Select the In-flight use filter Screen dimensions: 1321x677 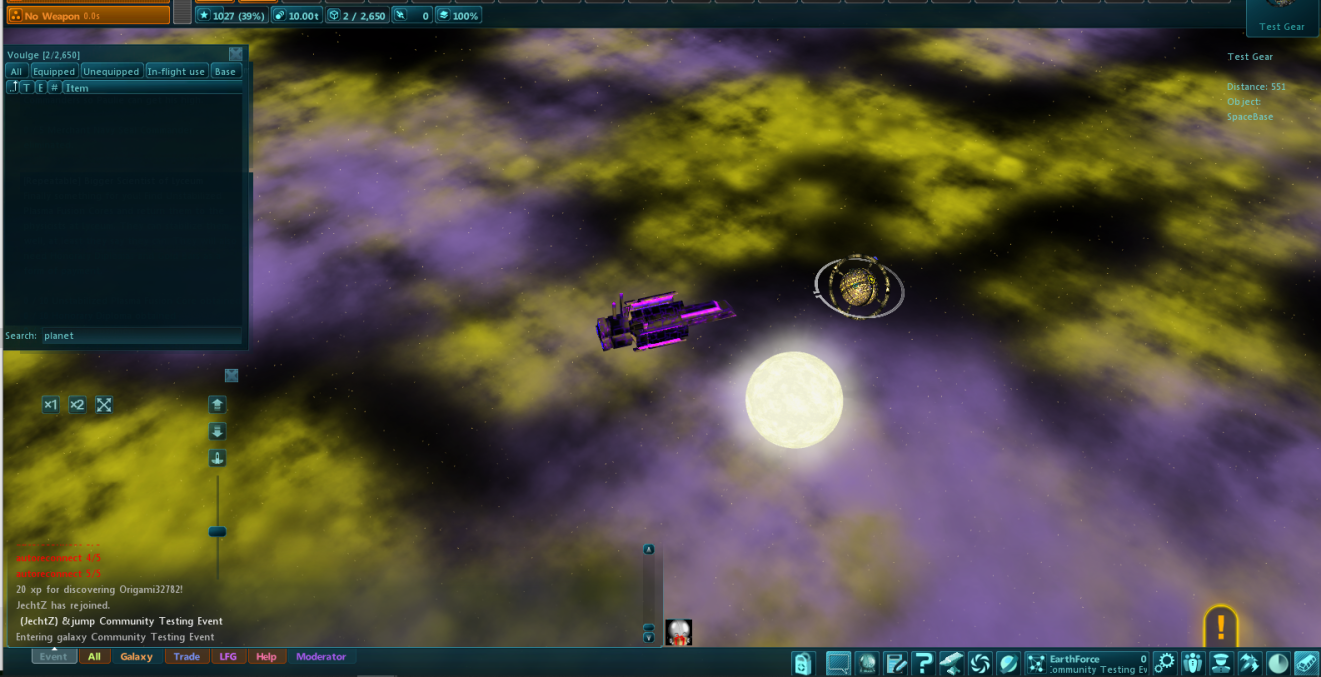click(176, 72)
